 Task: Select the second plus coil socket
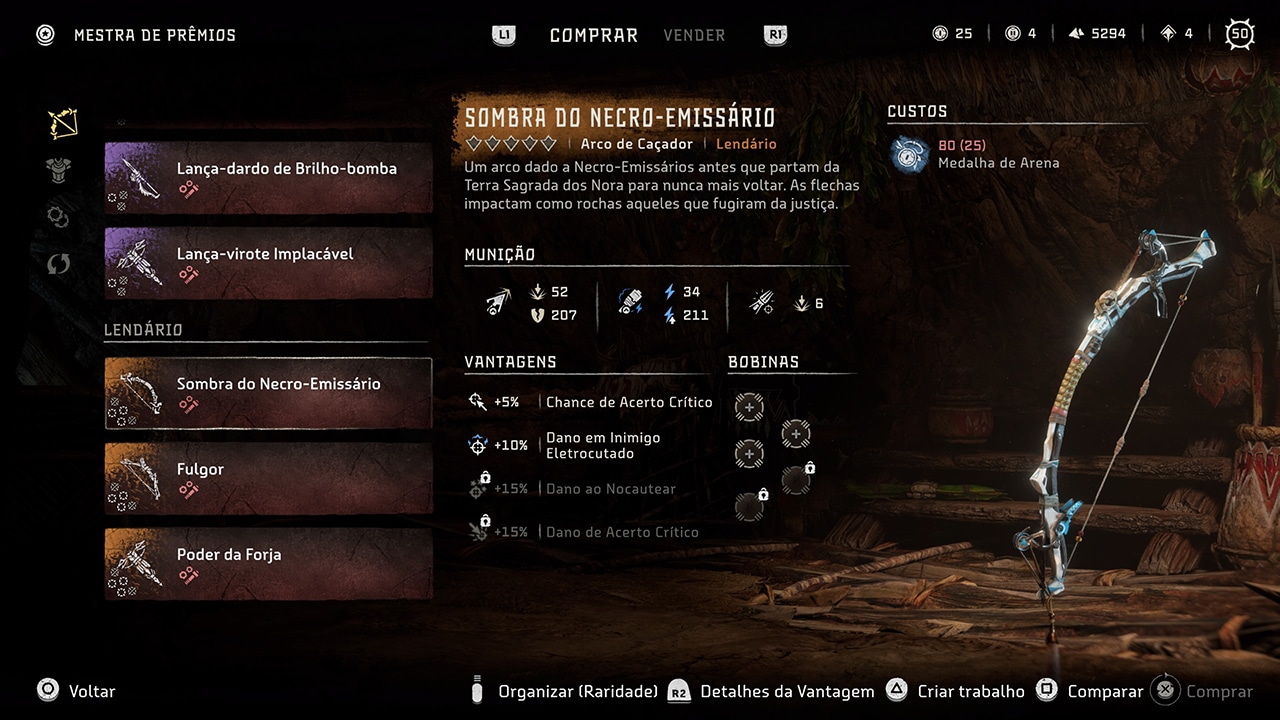click(795, 435)
